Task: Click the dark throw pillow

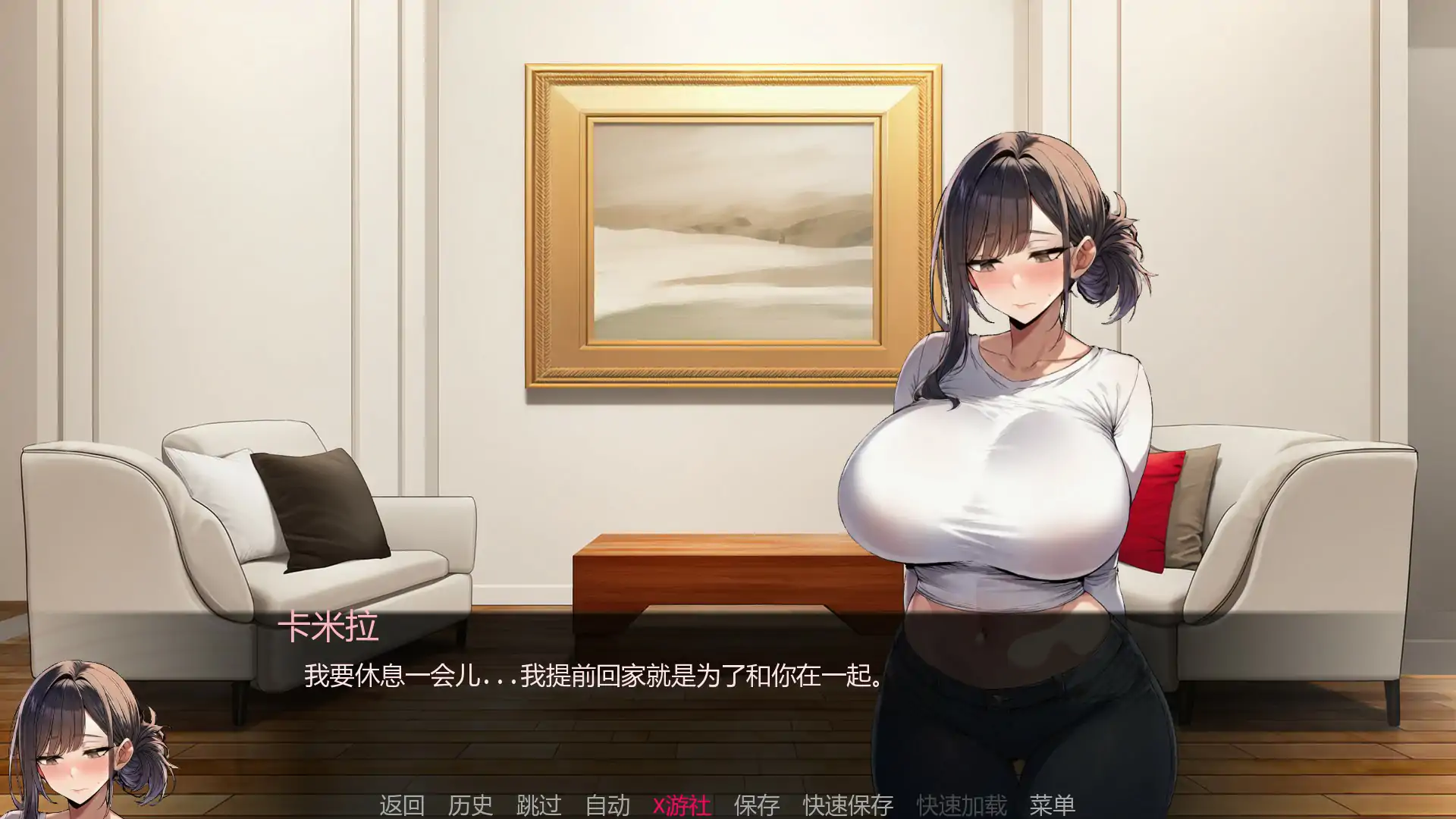Action: (x=318, y=508)
